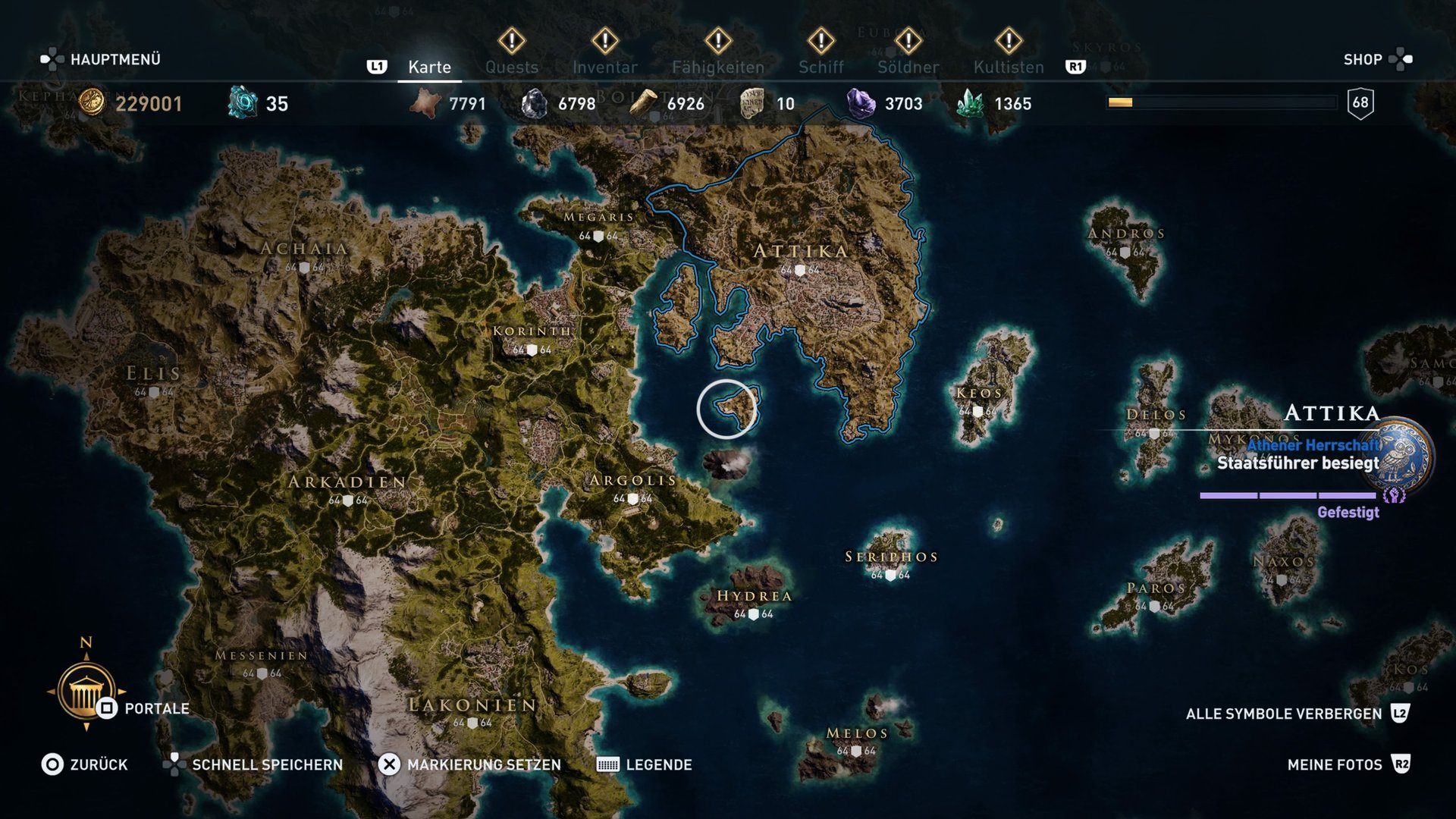This screenshot has height=819, width=1456.
Task: Choose Schnell Speichern
Action: (x=267, y=764)
